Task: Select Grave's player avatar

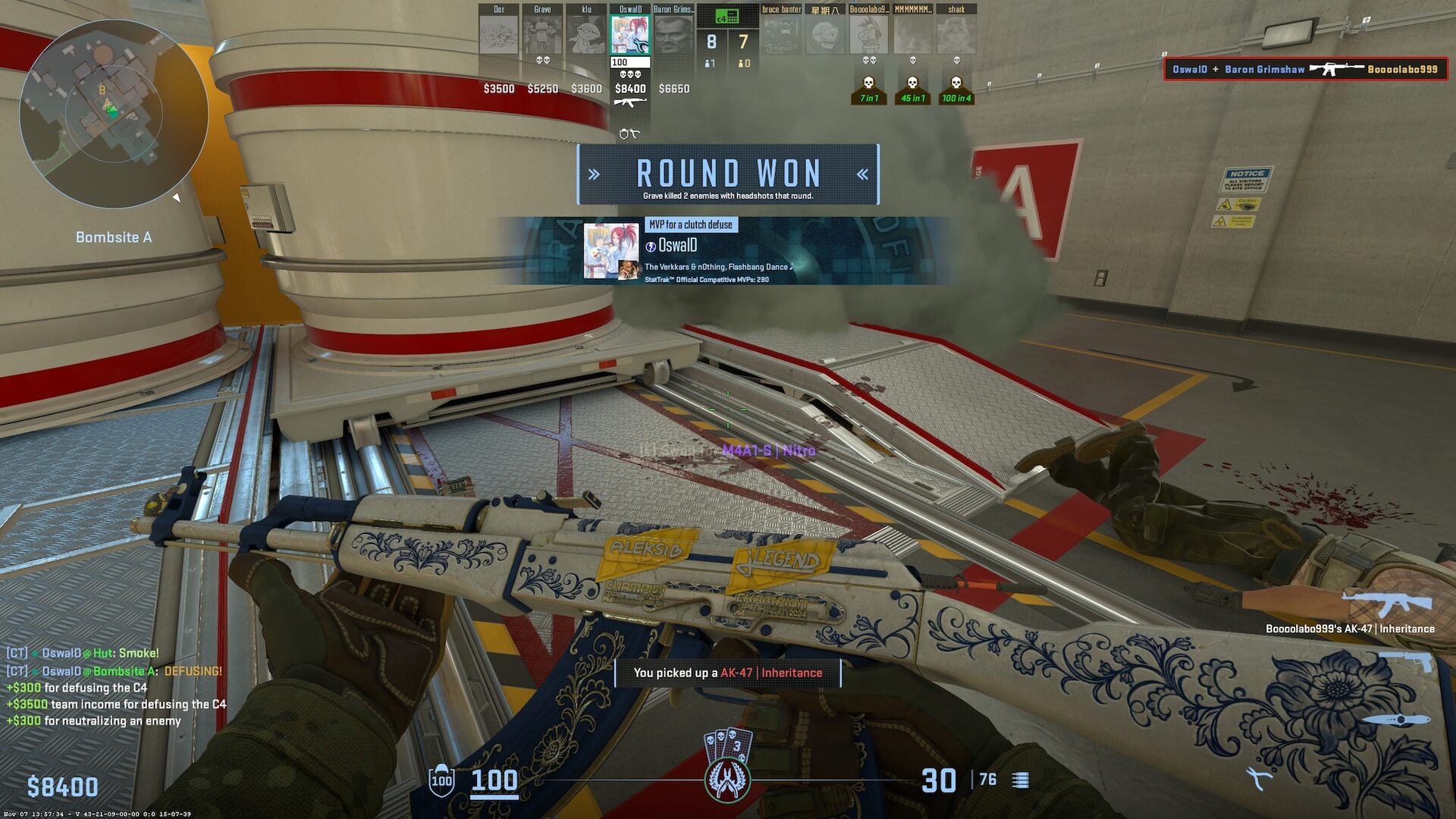Action: pos(542,35)
